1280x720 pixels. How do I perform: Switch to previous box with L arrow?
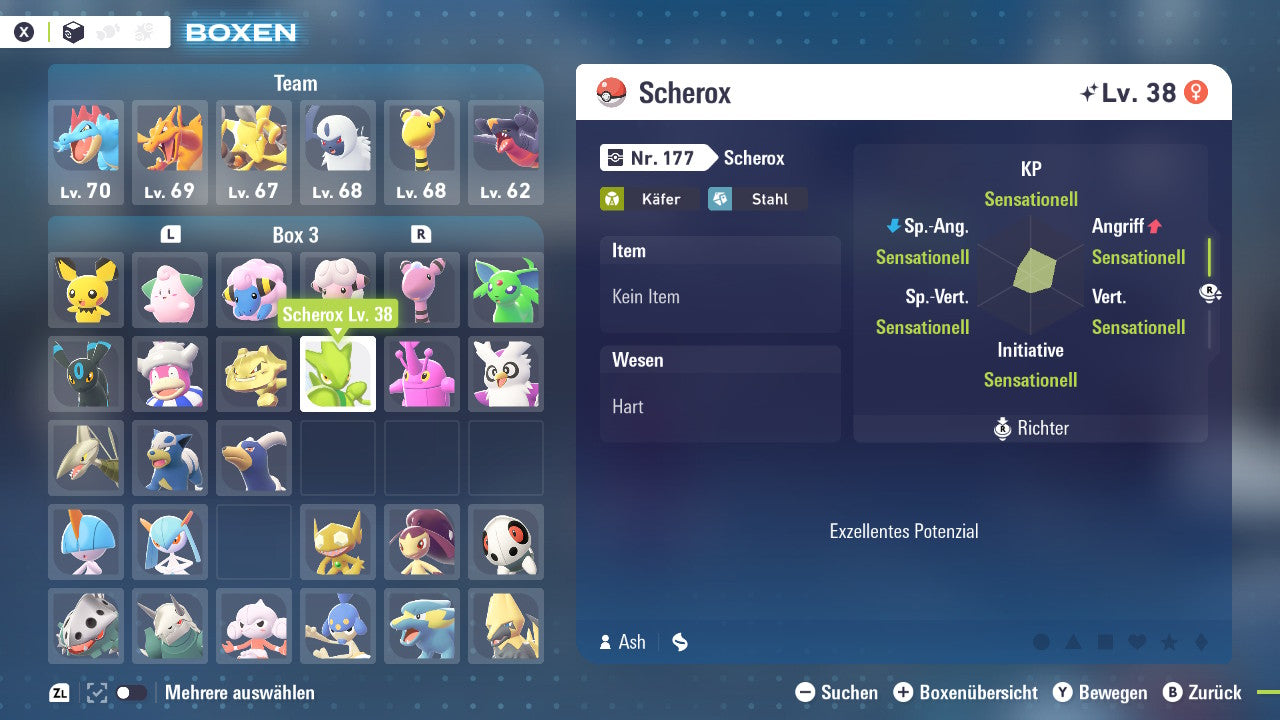170,235
